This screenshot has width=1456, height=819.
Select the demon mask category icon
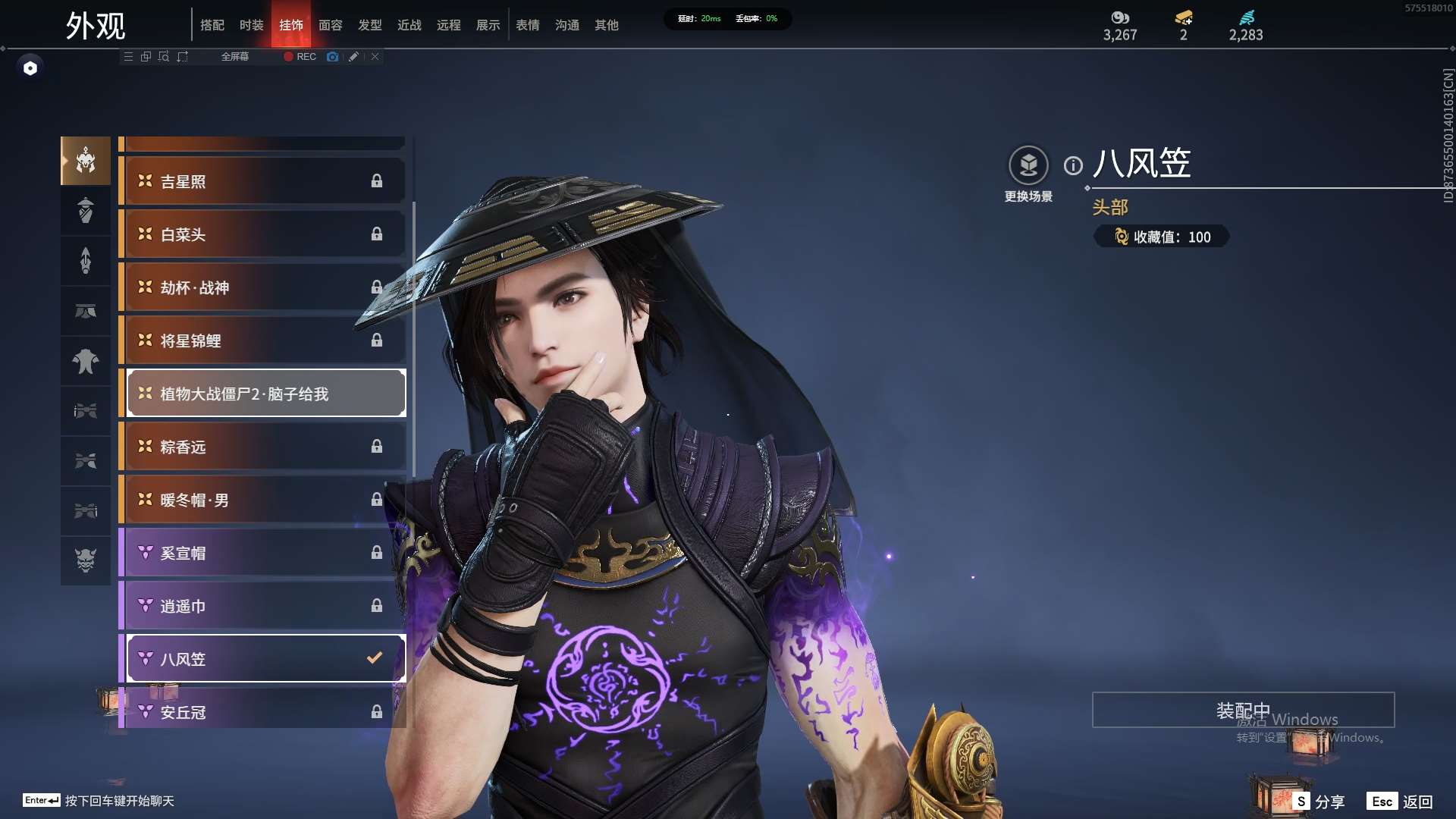coord(86,560)
